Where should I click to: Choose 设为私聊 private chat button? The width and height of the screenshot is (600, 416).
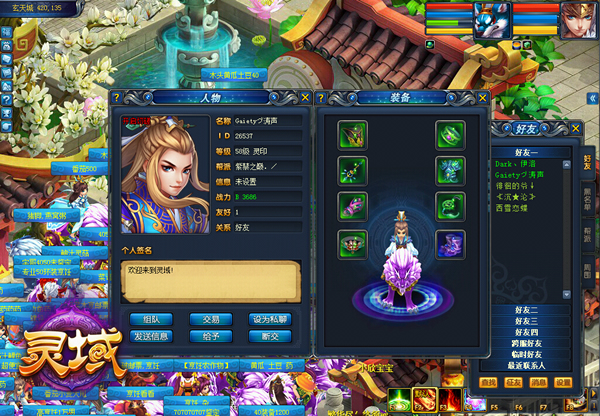(270, 319)
